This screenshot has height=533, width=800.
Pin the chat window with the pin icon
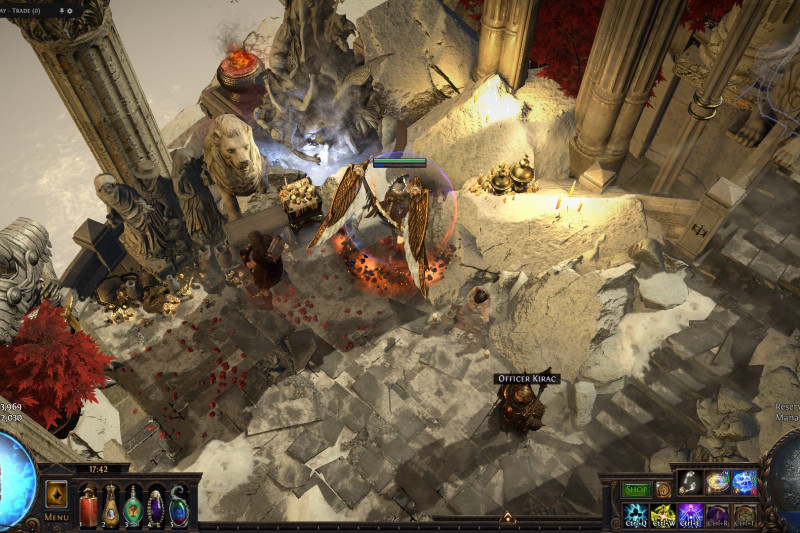click(x=62, y=10)
